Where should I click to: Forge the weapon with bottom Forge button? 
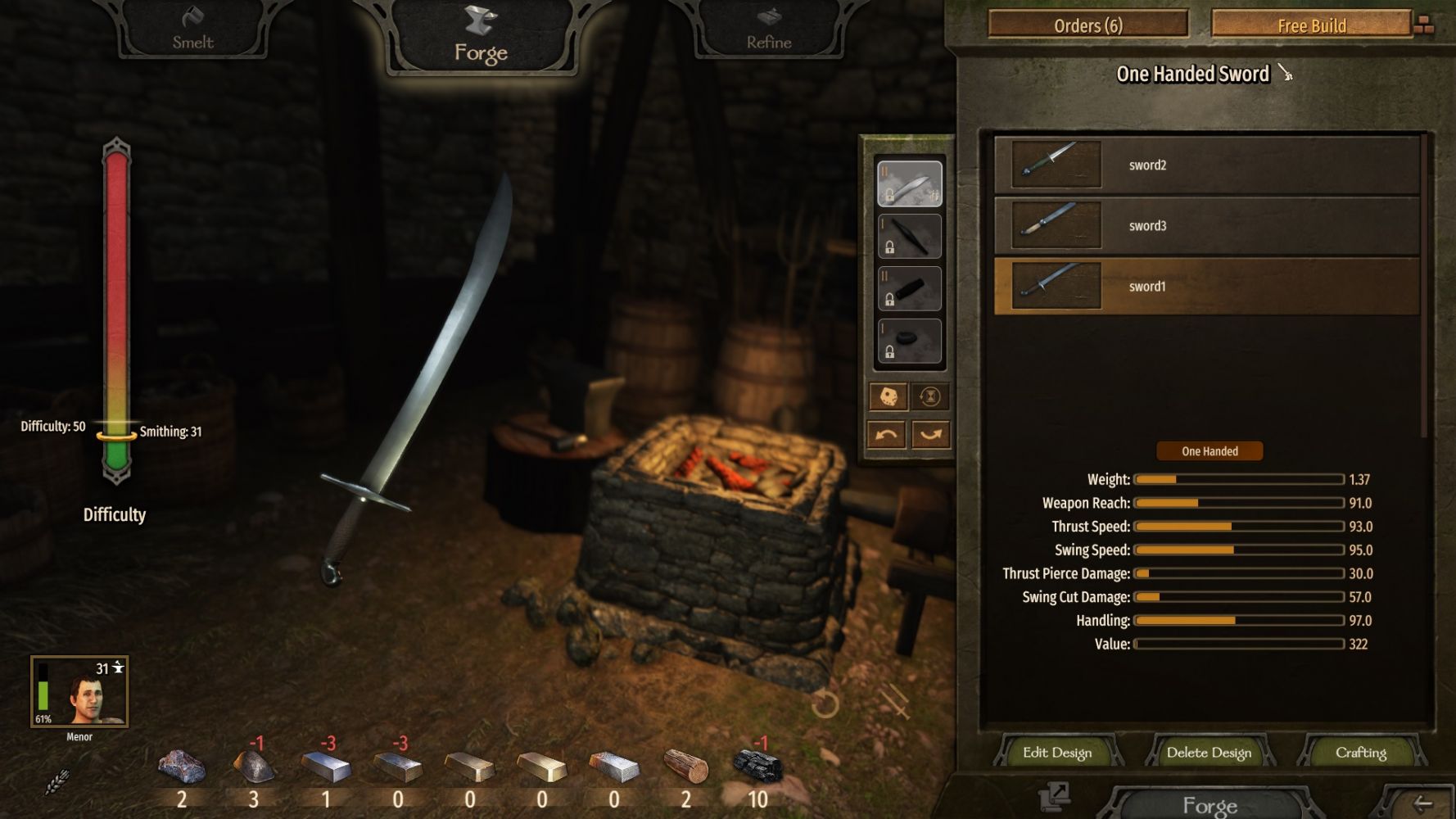(1210, 804)
